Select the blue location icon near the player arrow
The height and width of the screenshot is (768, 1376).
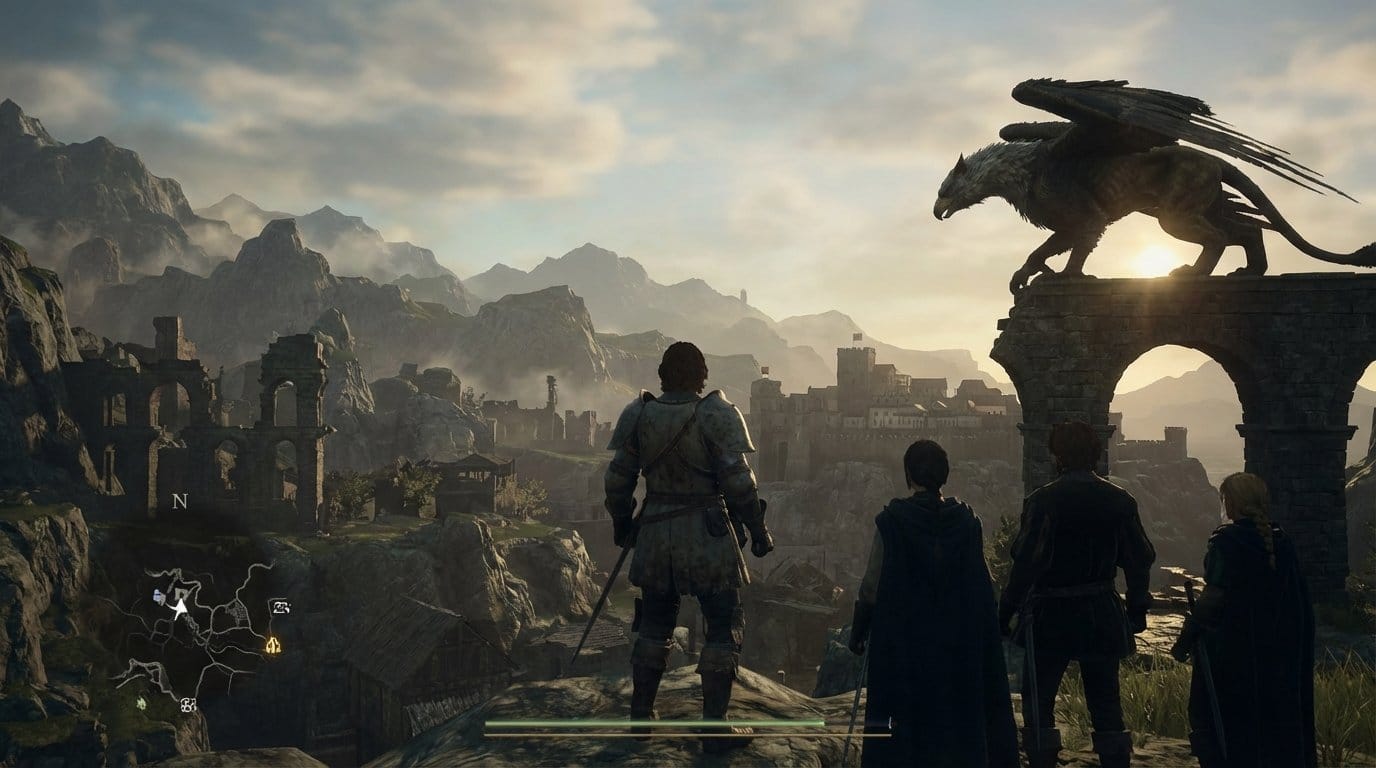[x=158, y=595]
